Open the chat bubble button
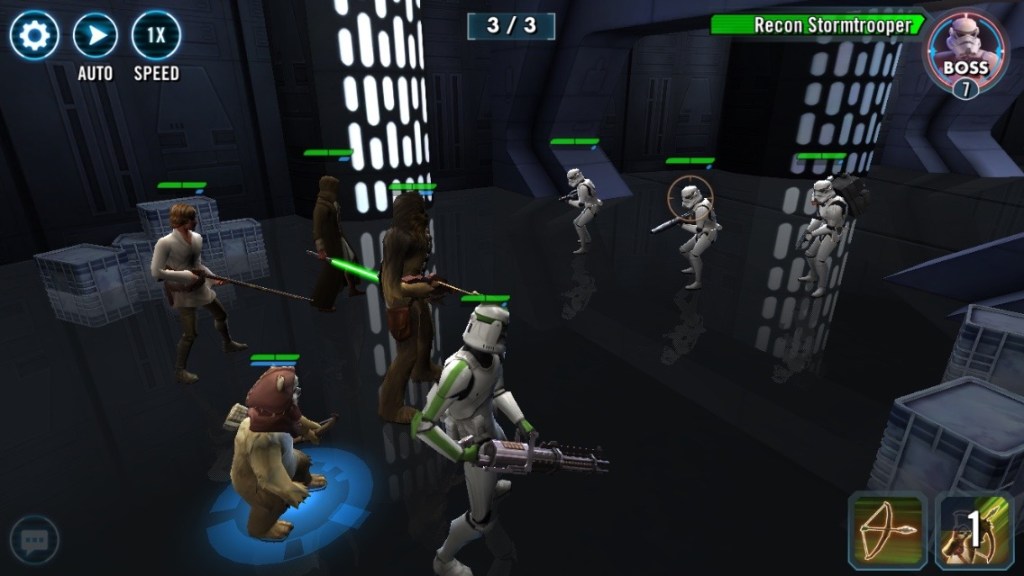Viewport: 1024px width, 576px height. coord(34,541)
